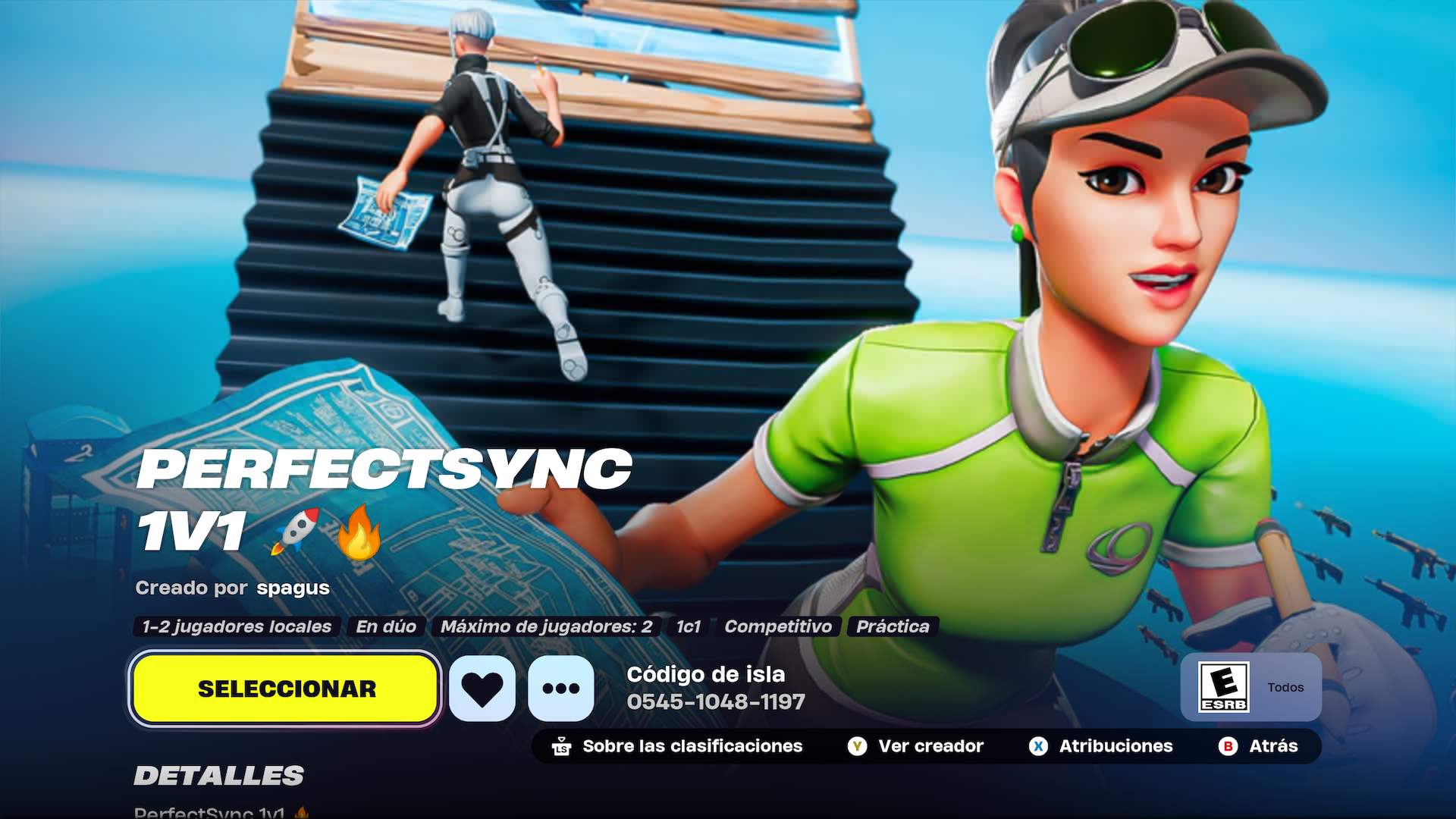Click the ESRB rating icon

[x=1225, y=687]
